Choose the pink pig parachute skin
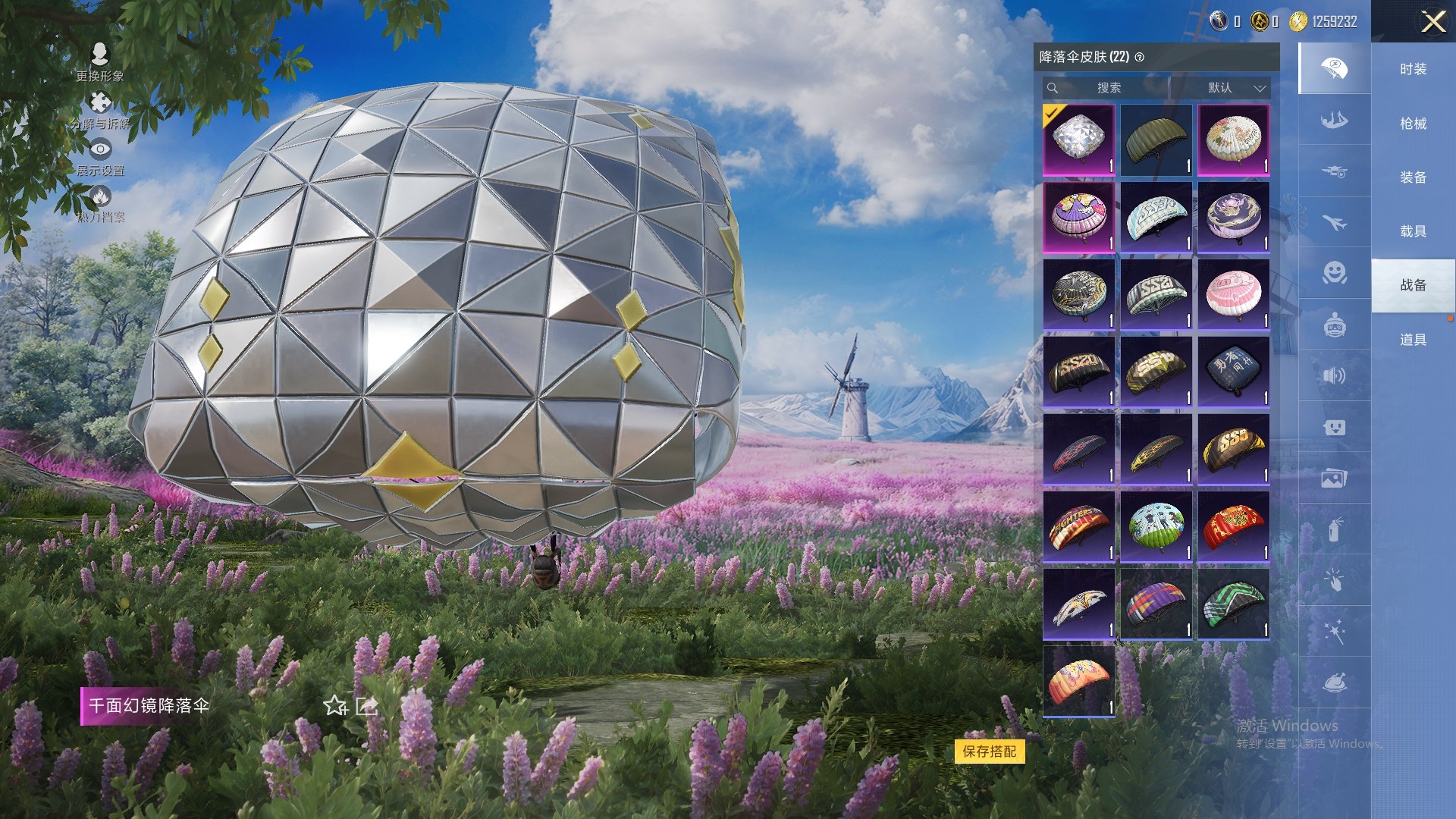1456x819 pixels. click(1233, 294)
